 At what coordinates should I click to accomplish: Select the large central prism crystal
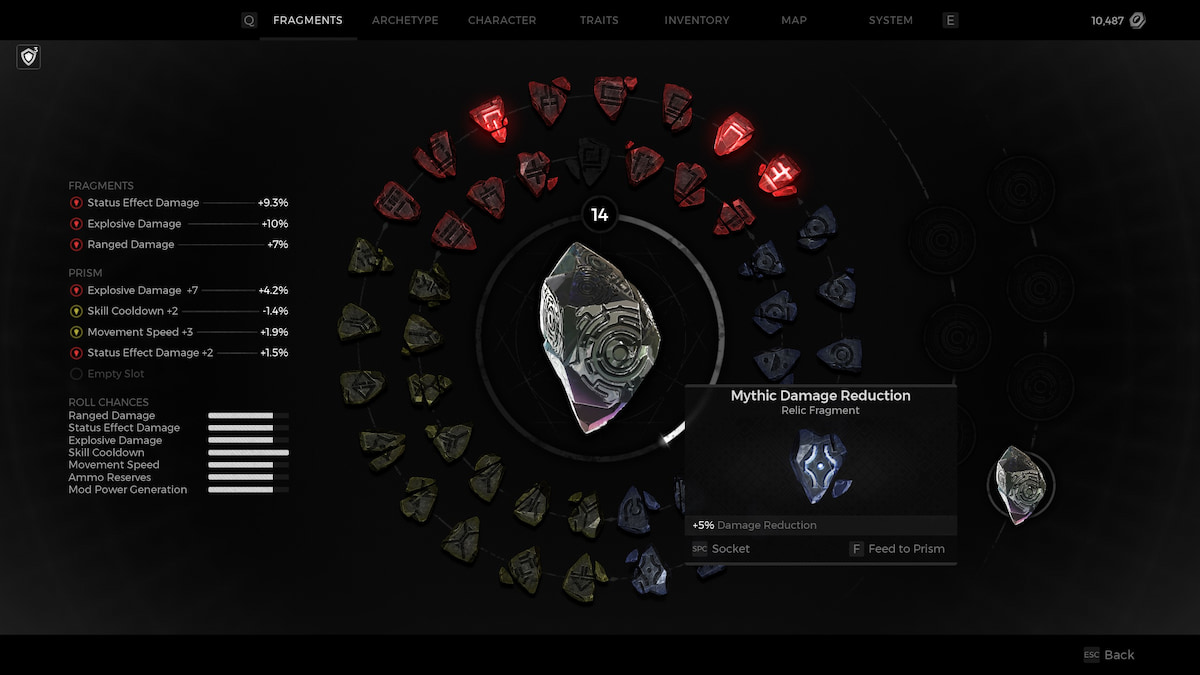[x=599, y=337]
